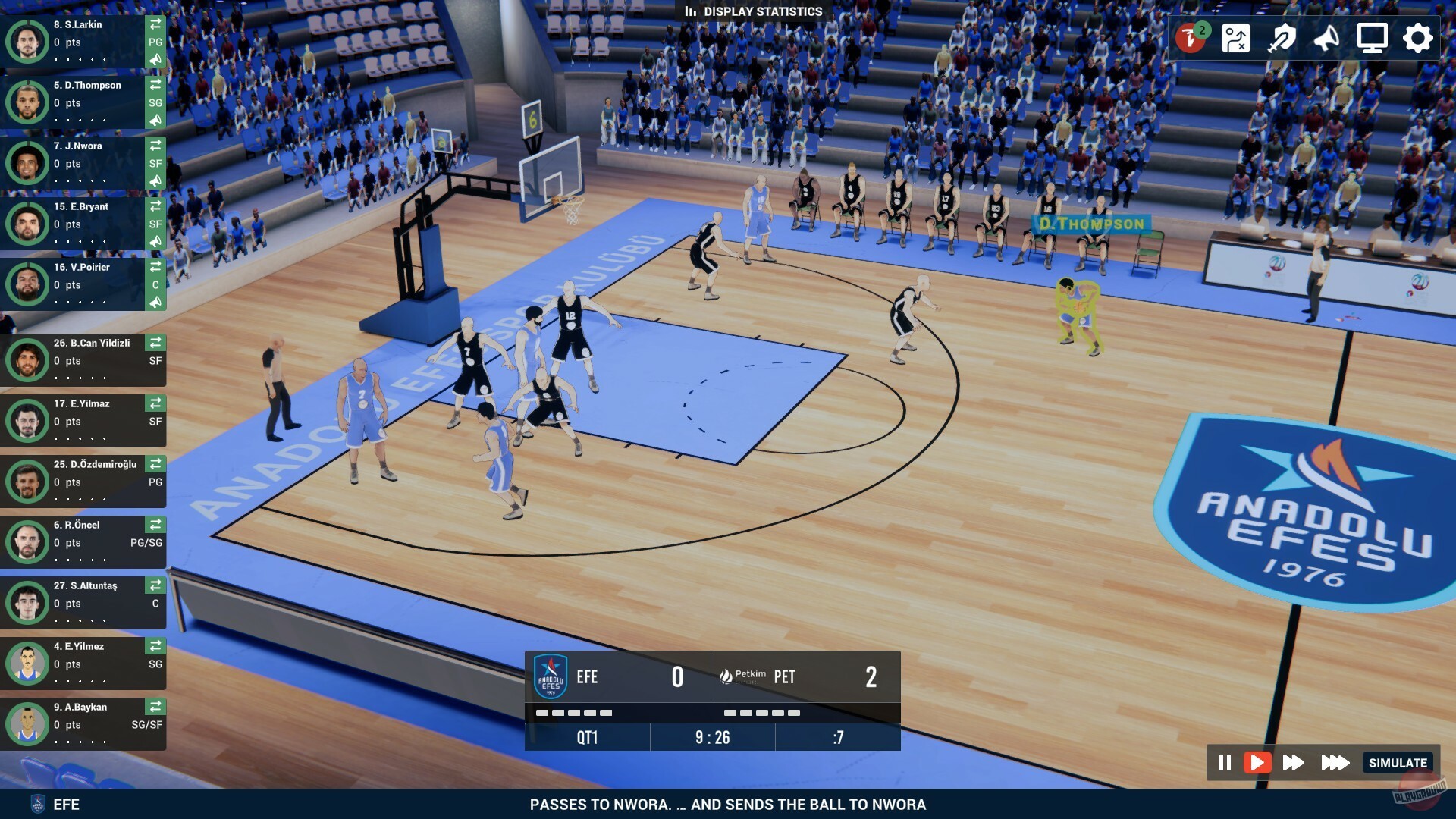This screenshot has width=1456, height=819.
Task: Click the substitution arrows for S.Larkin
Action: point(155,25)
